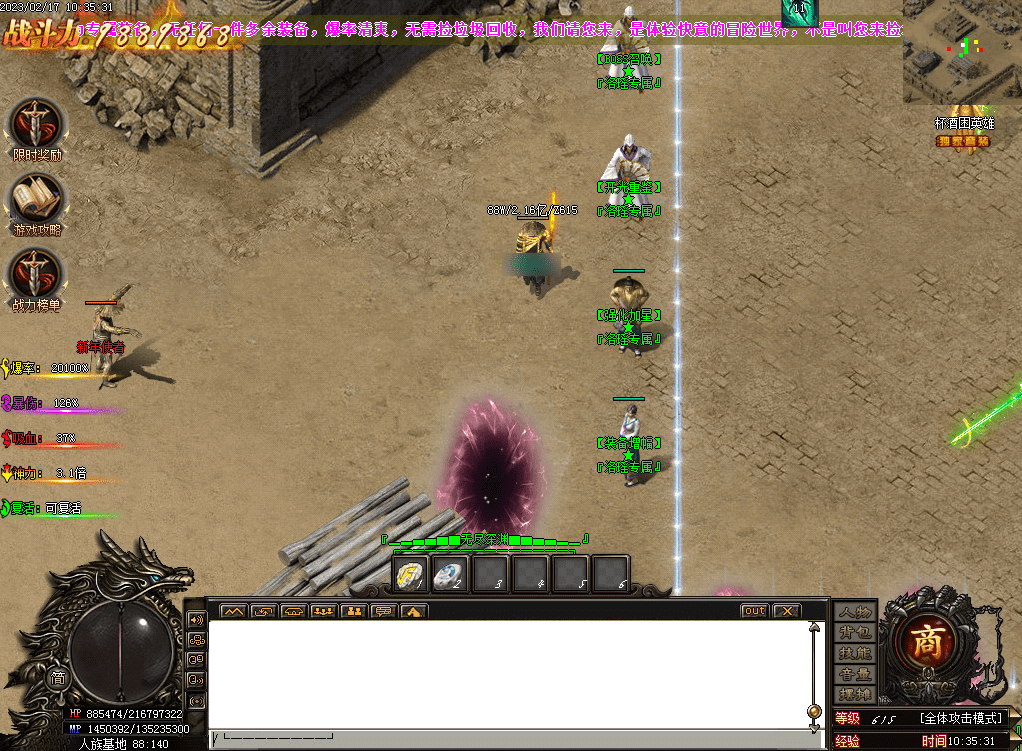Use the item in hotbar slot 1

click(x=412, y=574)
